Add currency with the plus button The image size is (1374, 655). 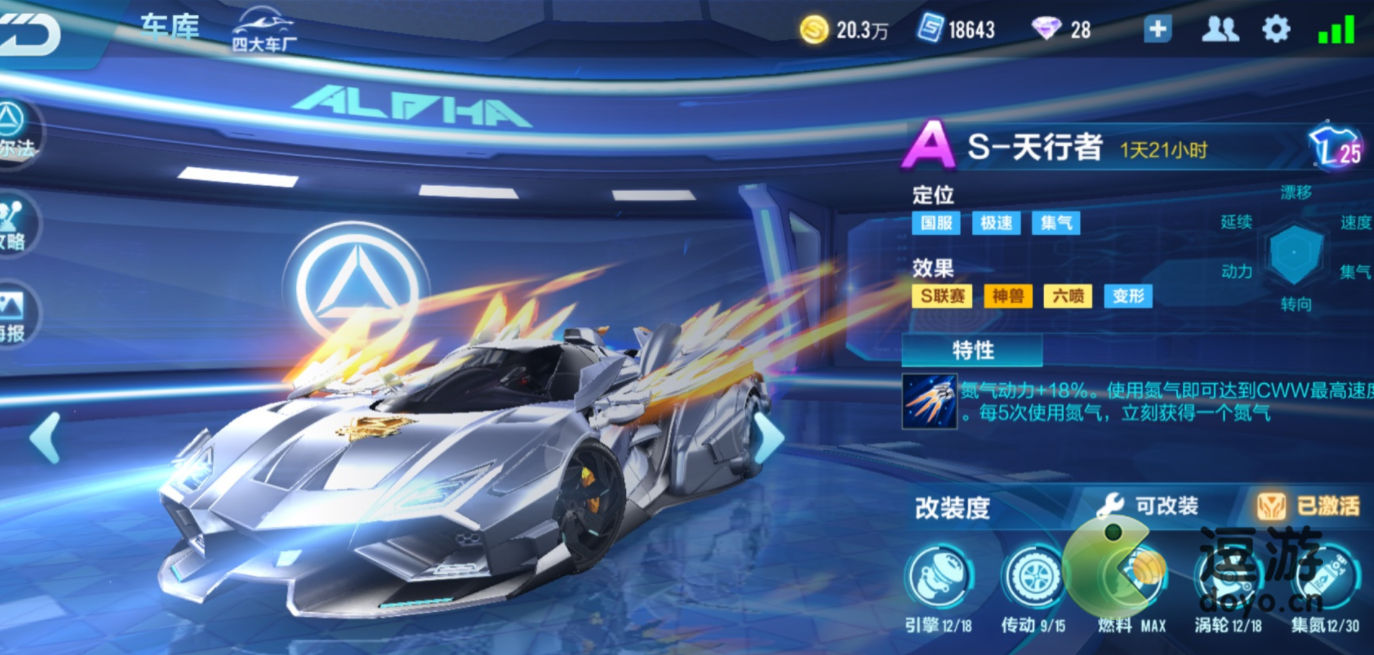coord(1157,29)
